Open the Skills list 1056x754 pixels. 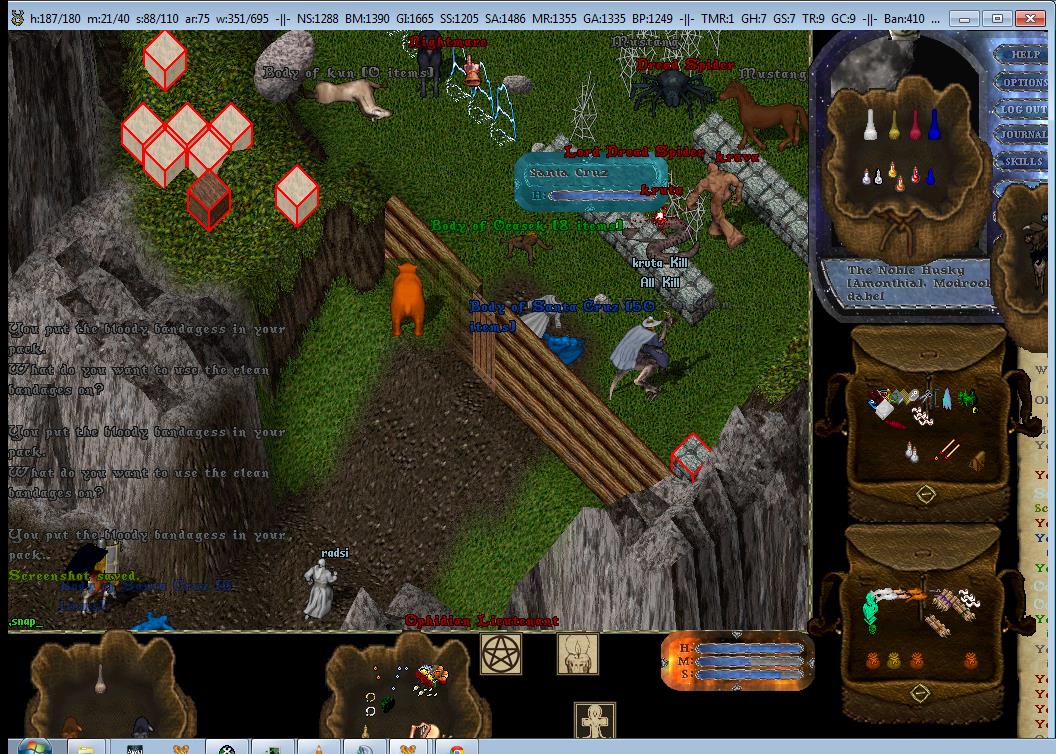point(1025,161)
